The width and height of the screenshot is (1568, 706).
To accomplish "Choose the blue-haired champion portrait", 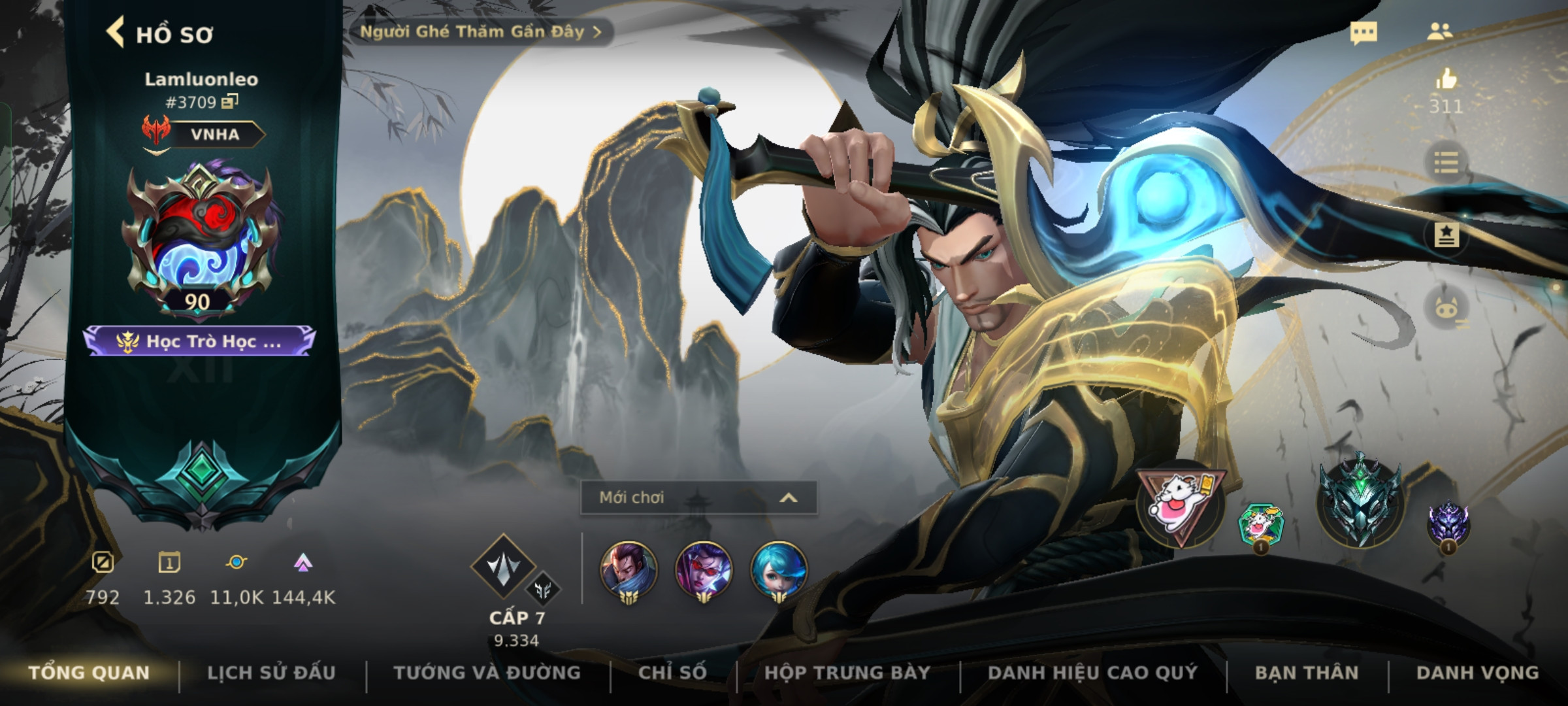I will tap(778, 569).
